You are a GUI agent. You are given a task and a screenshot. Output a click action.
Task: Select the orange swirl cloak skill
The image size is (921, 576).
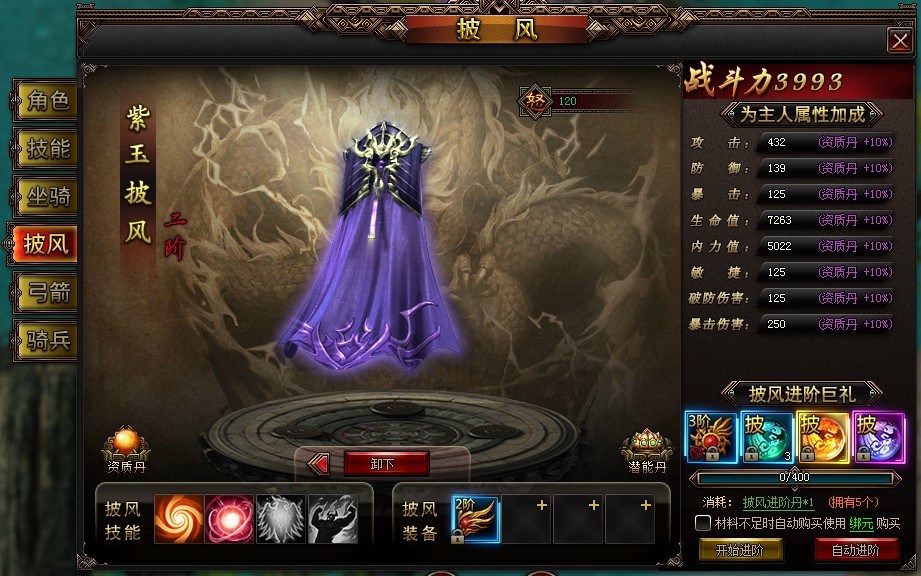click(178, 520)
